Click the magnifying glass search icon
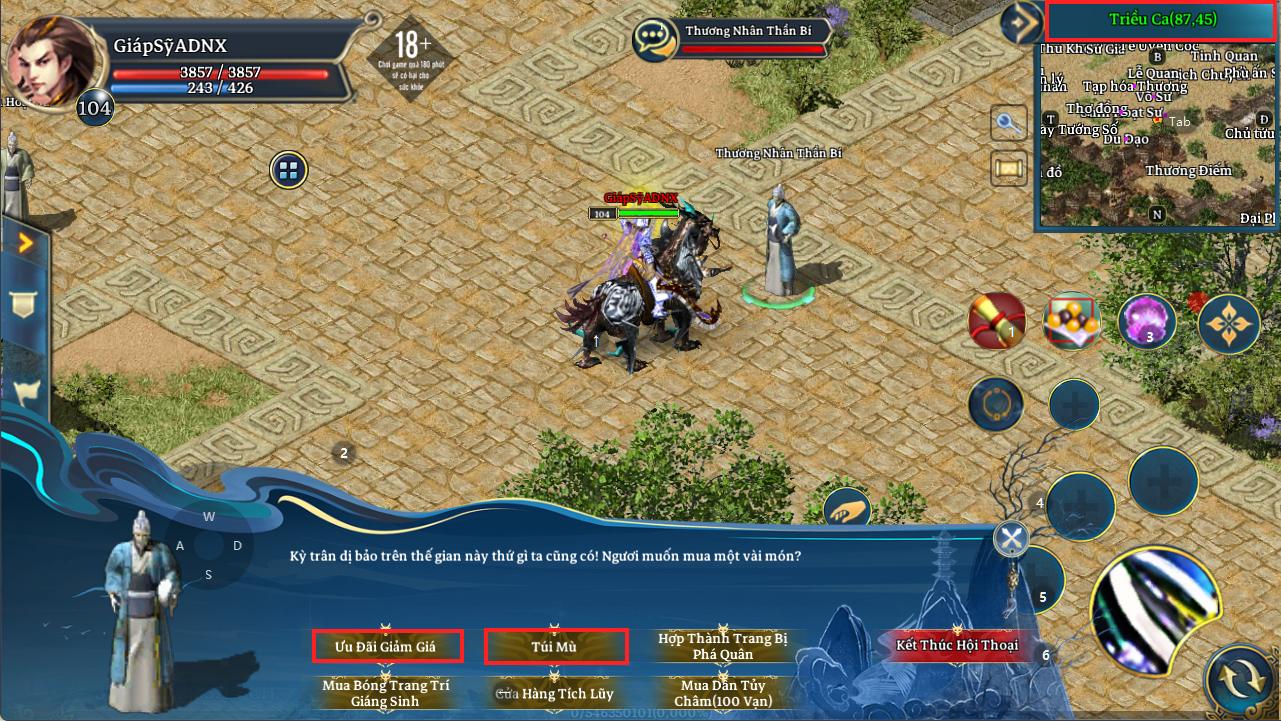 (x=1009, y=124)
